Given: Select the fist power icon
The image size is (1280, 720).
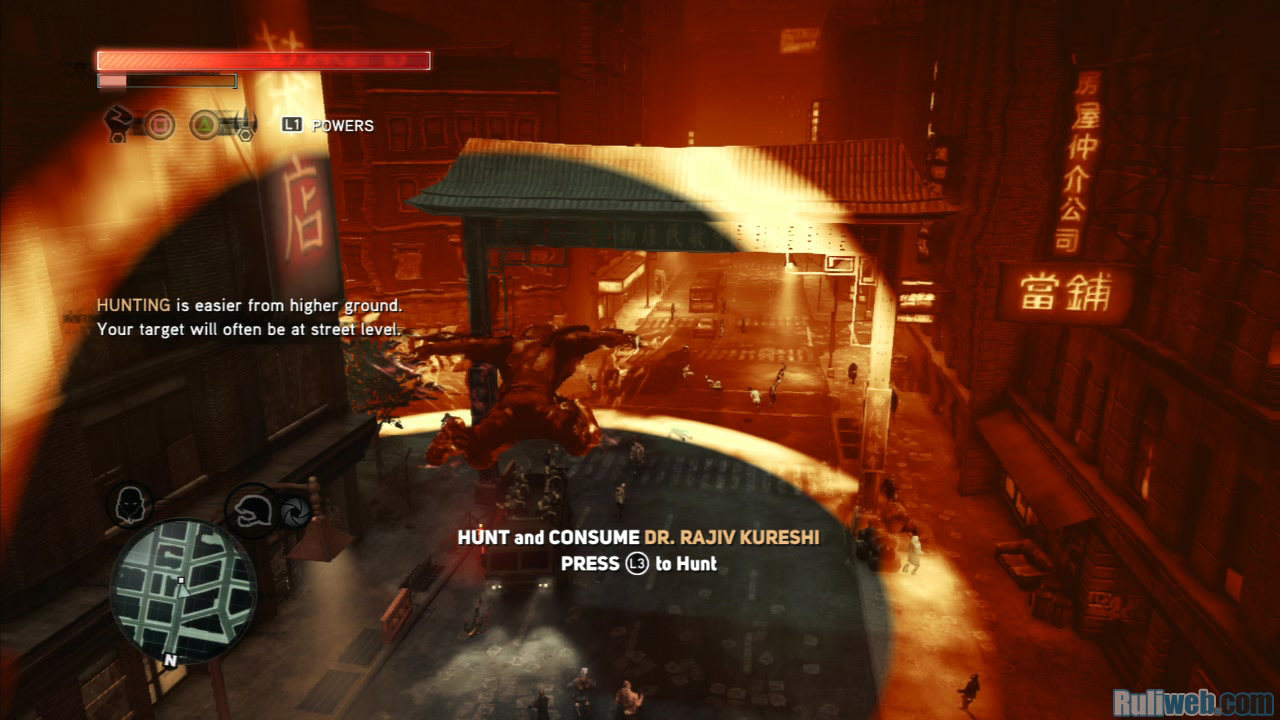Looking at the screenshot, I should click(x=121, y=122).
